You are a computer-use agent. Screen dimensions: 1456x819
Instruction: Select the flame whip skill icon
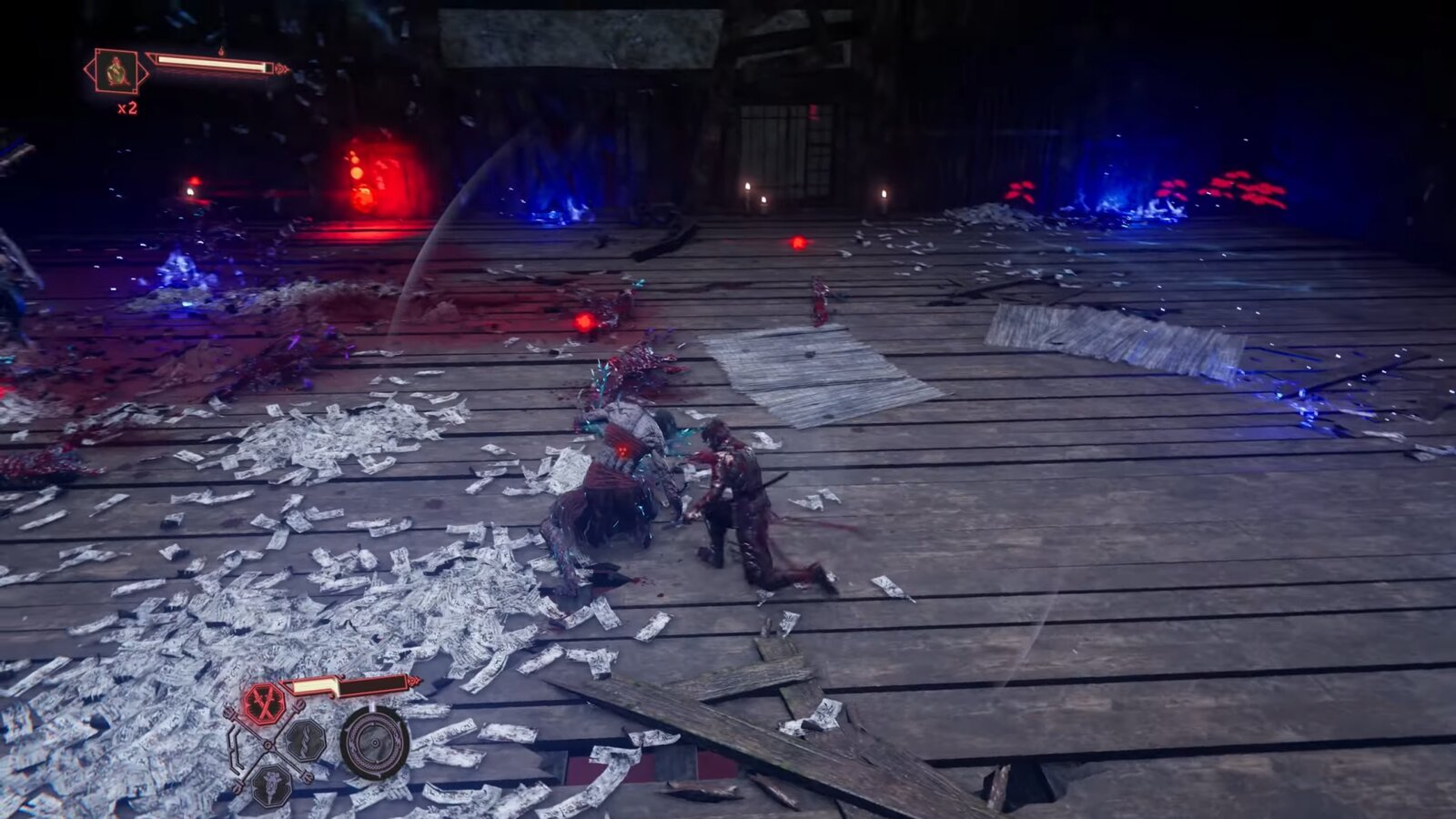point(306,740)
